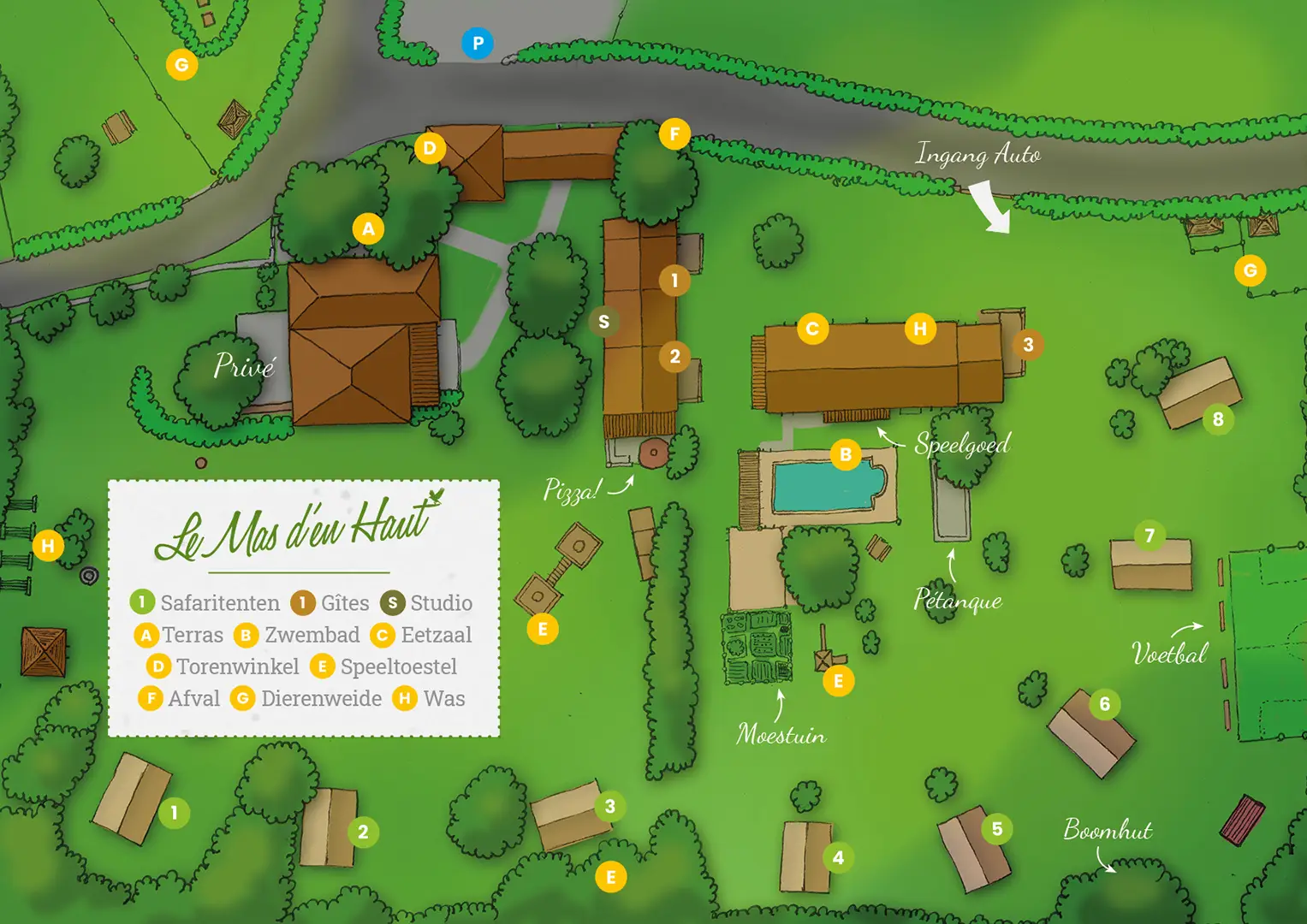Select the Torenwinkel legend entry
Image resolution: width=1307 pixels, height=924 pixels.
pyautogui.click(x=223, y=666)
